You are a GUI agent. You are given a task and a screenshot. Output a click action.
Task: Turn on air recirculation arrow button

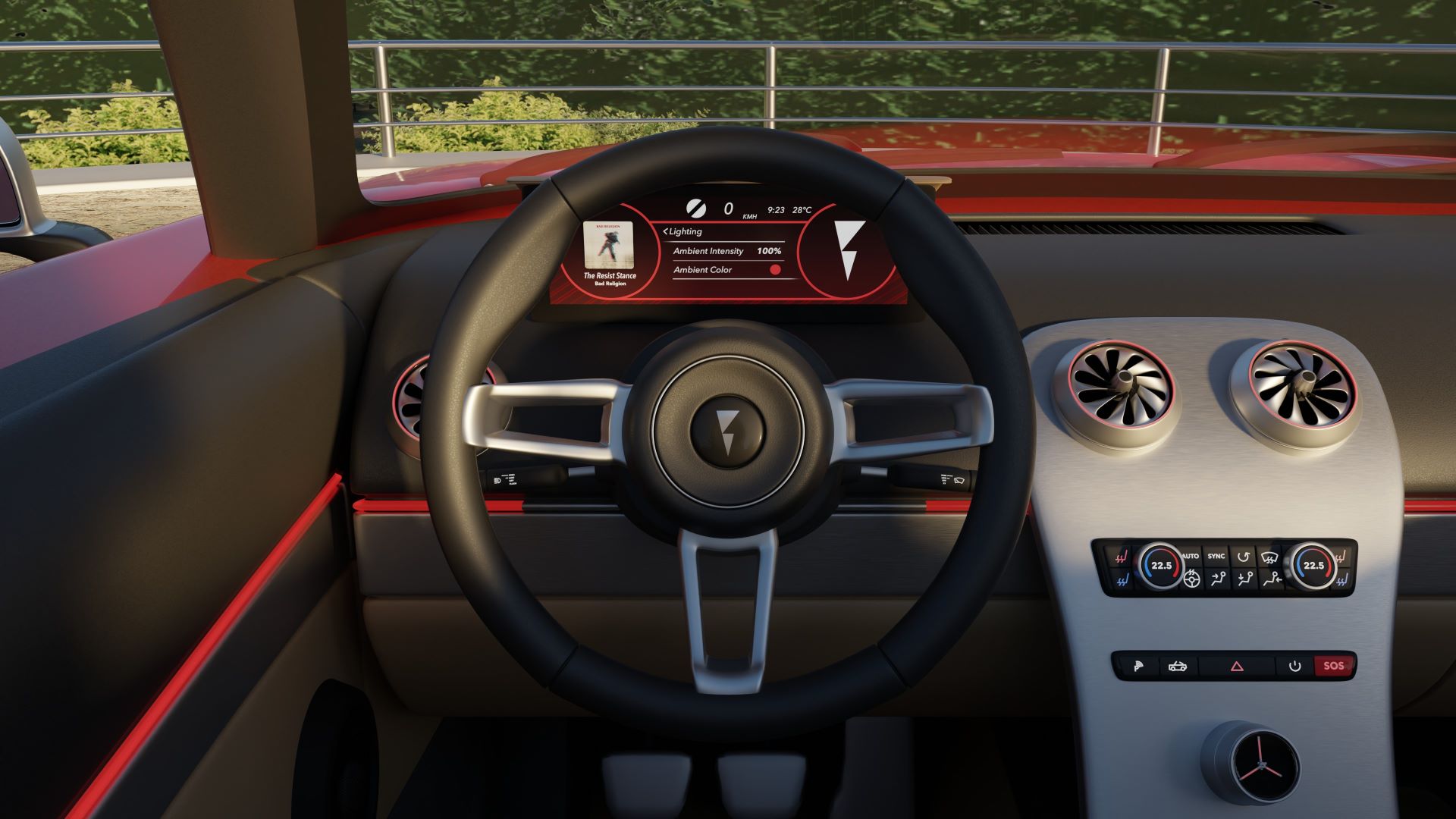1243,557
